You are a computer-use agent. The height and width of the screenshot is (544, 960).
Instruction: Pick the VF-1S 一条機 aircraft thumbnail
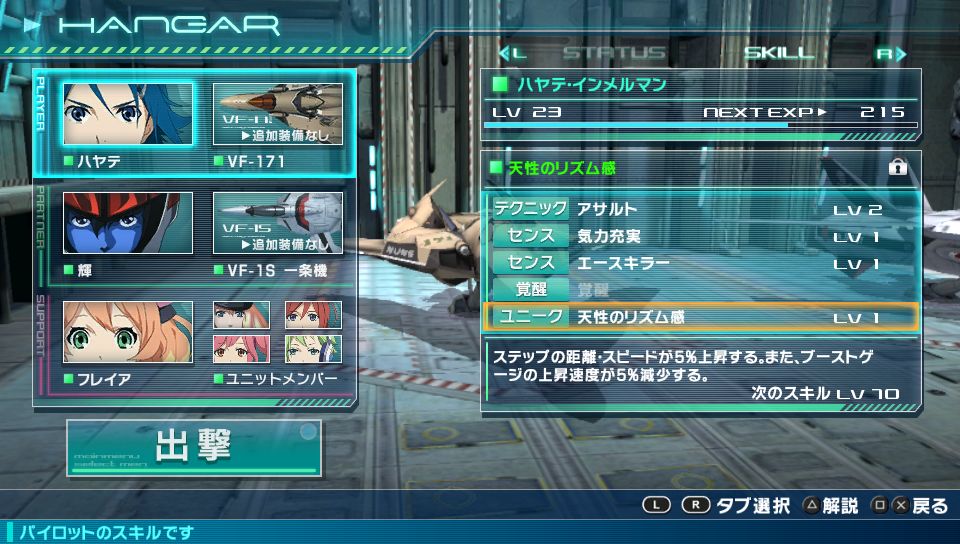(278, 223)
